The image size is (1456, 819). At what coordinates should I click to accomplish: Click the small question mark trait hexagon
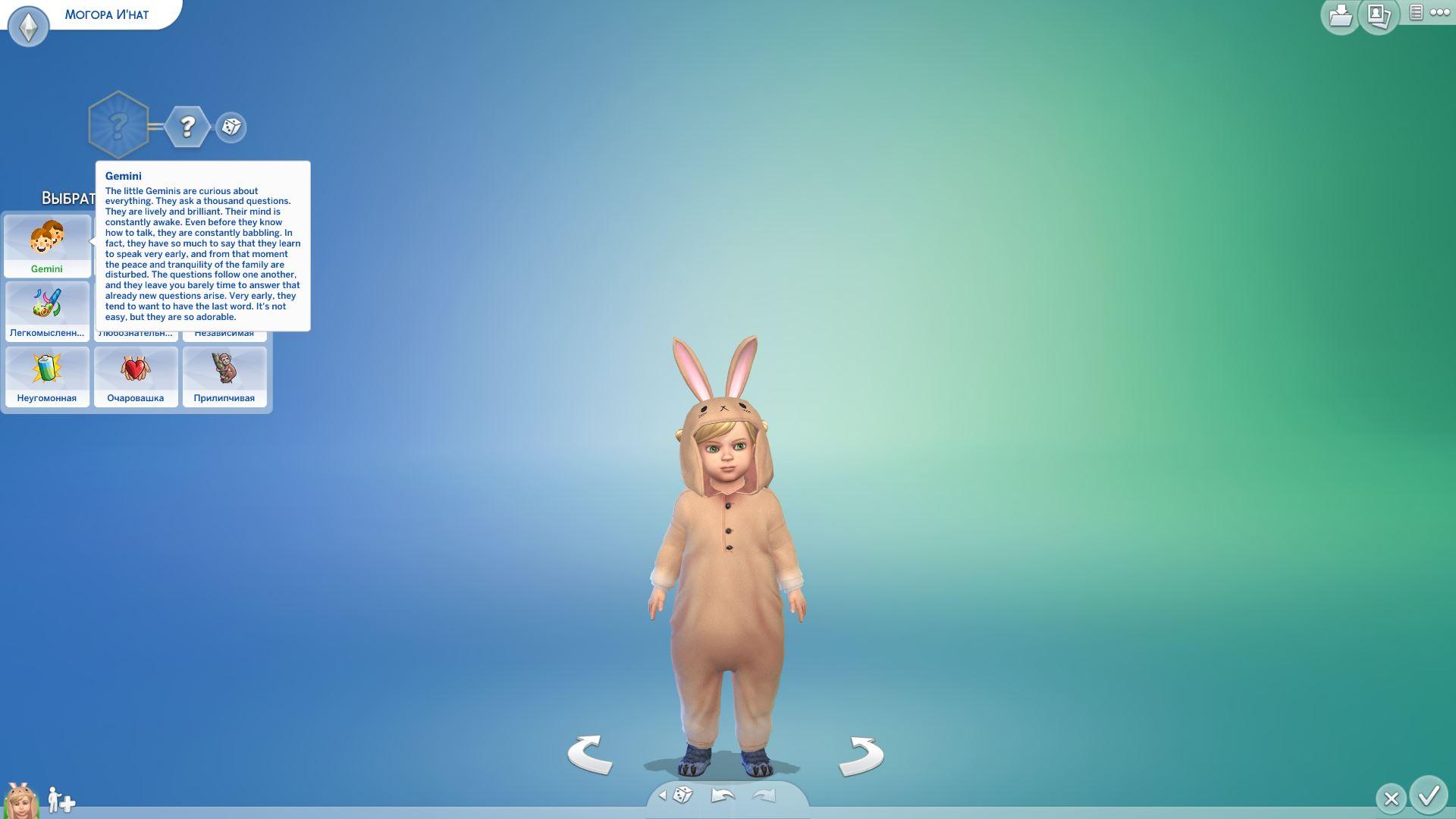tap(187, 127)
